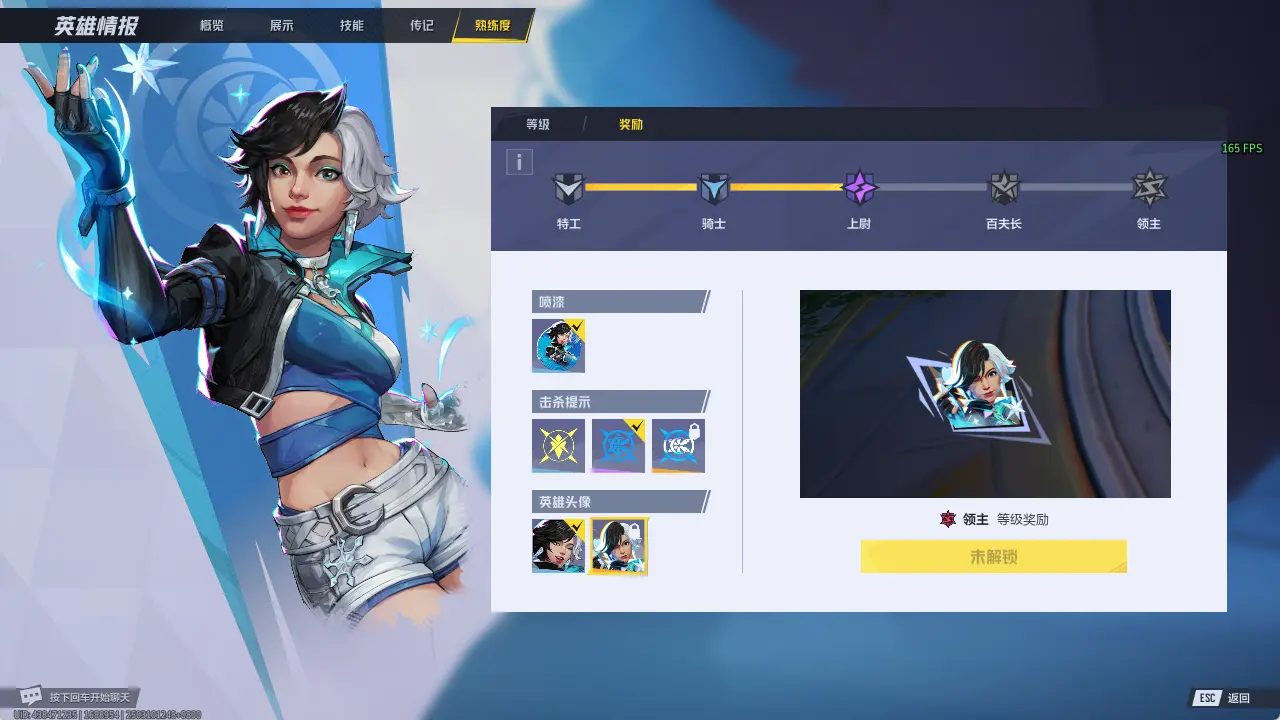
Task: Click the purple 上尉 rank badge
Action: pyautogui.click(x=859, y=187)
